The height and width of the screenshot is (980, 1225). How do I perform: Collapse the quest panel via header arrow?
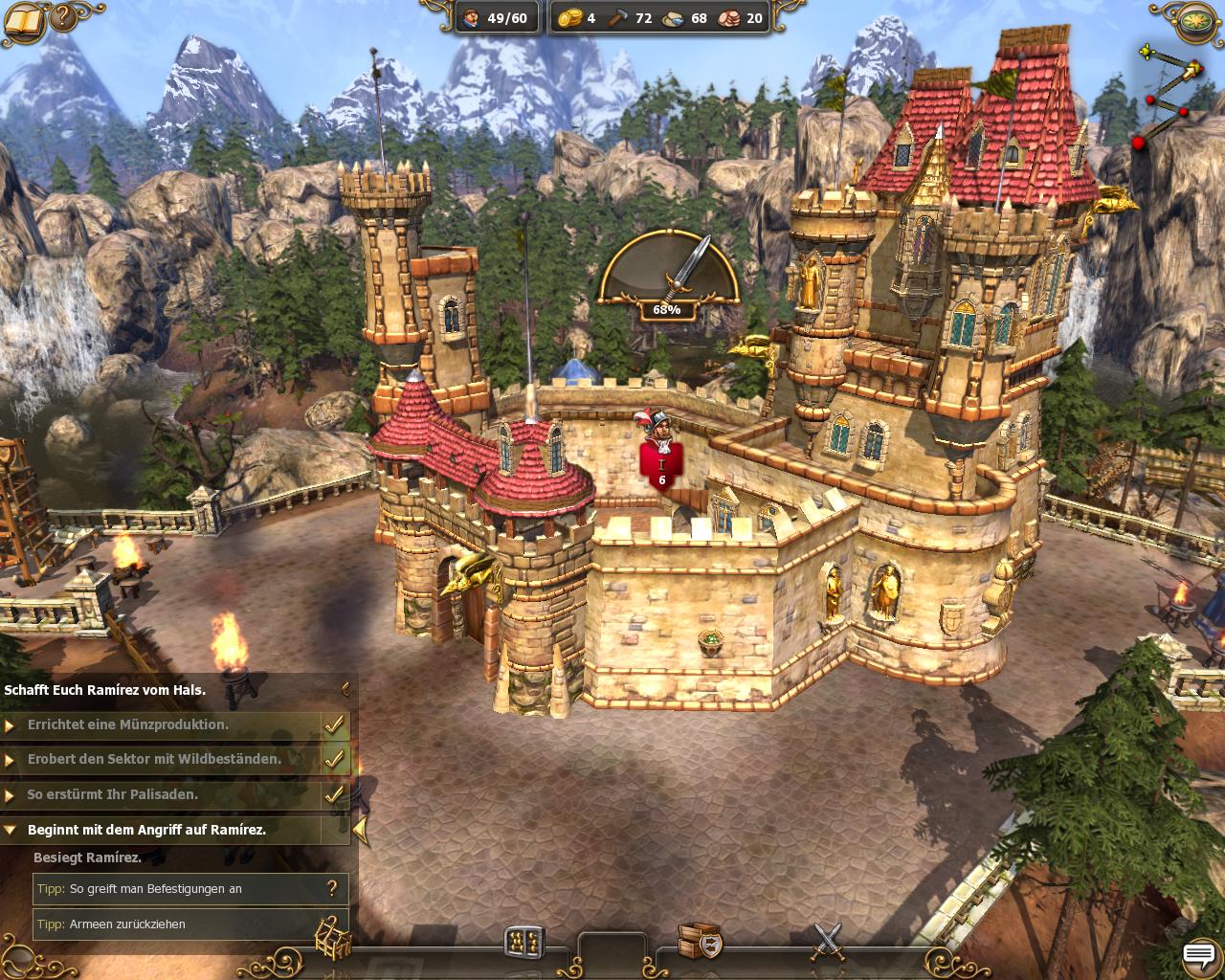click(x=345, y=688)
